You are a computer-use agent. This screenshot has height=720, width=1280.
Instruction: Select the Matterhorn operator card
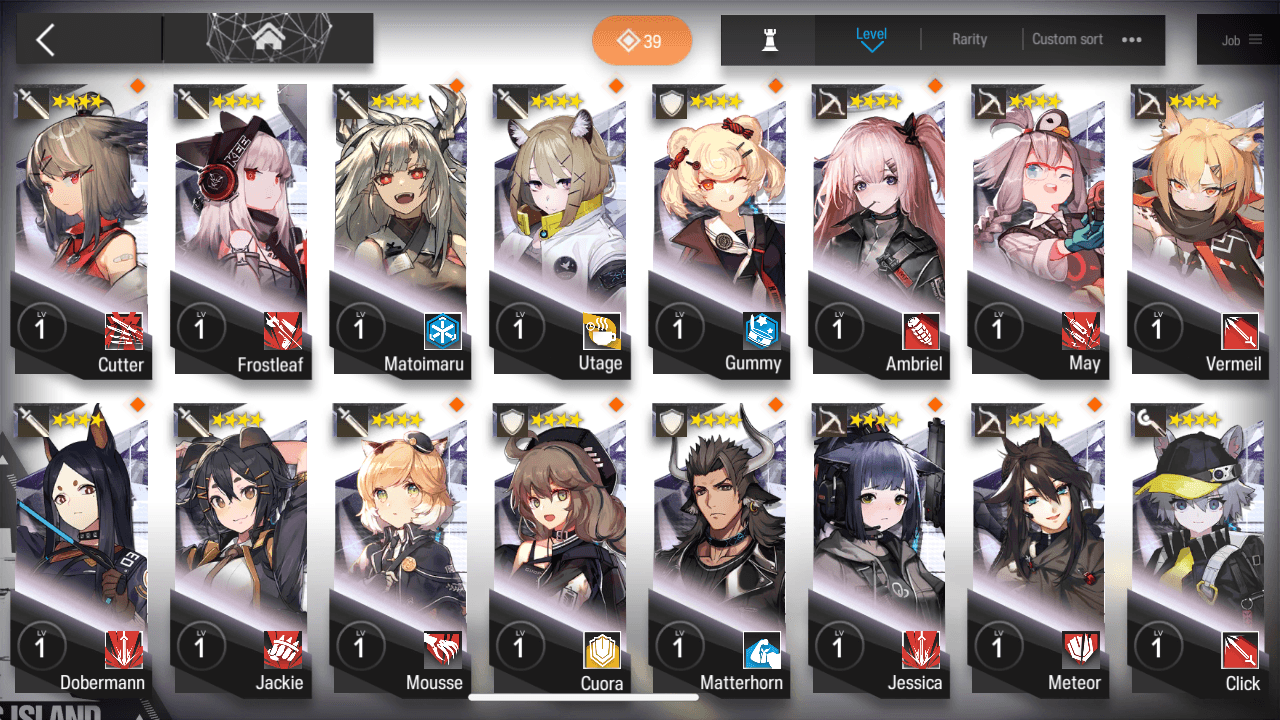tap(718, 550)
